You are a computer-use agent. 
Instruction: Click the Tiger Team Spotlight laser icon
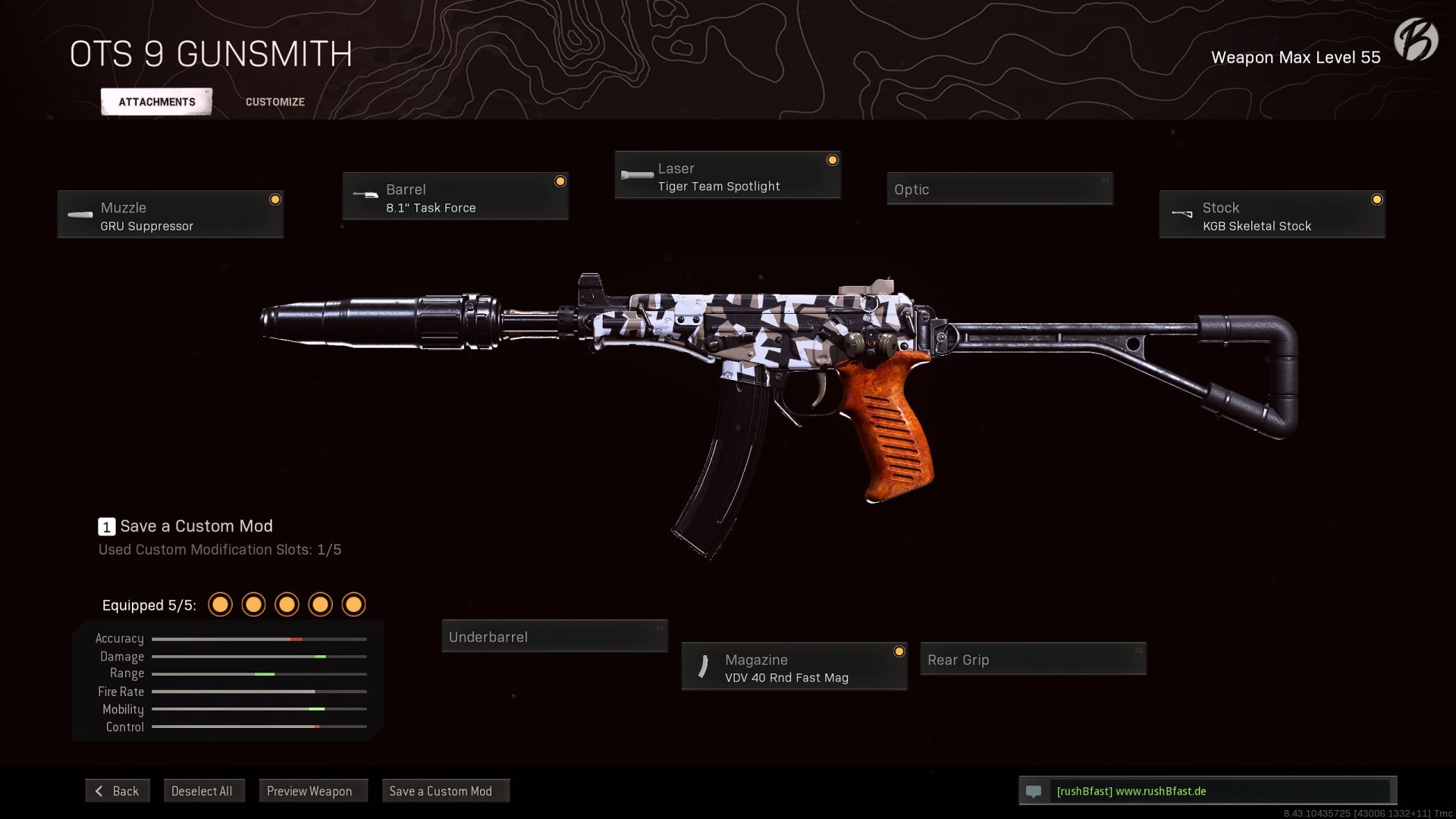pos(635,175)
